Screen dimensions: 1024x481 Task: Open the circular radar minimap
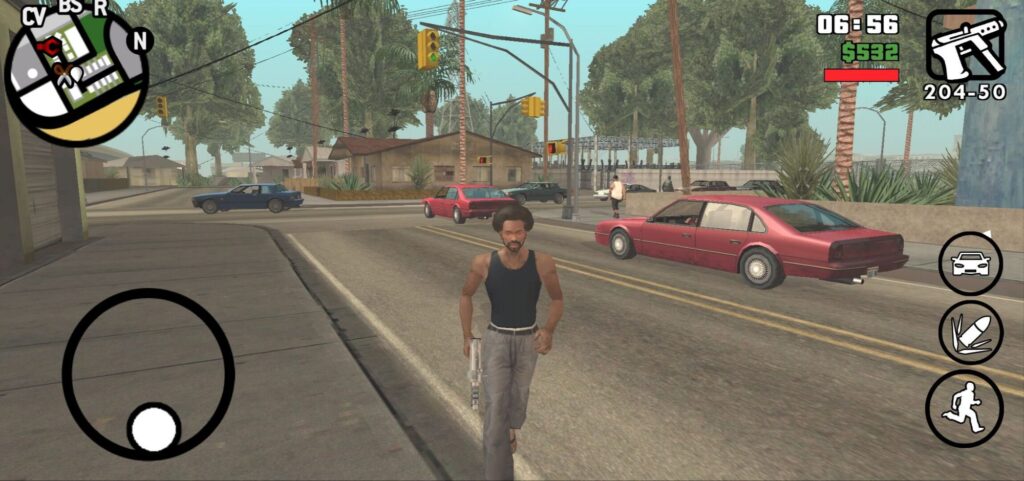pos(76,77)
